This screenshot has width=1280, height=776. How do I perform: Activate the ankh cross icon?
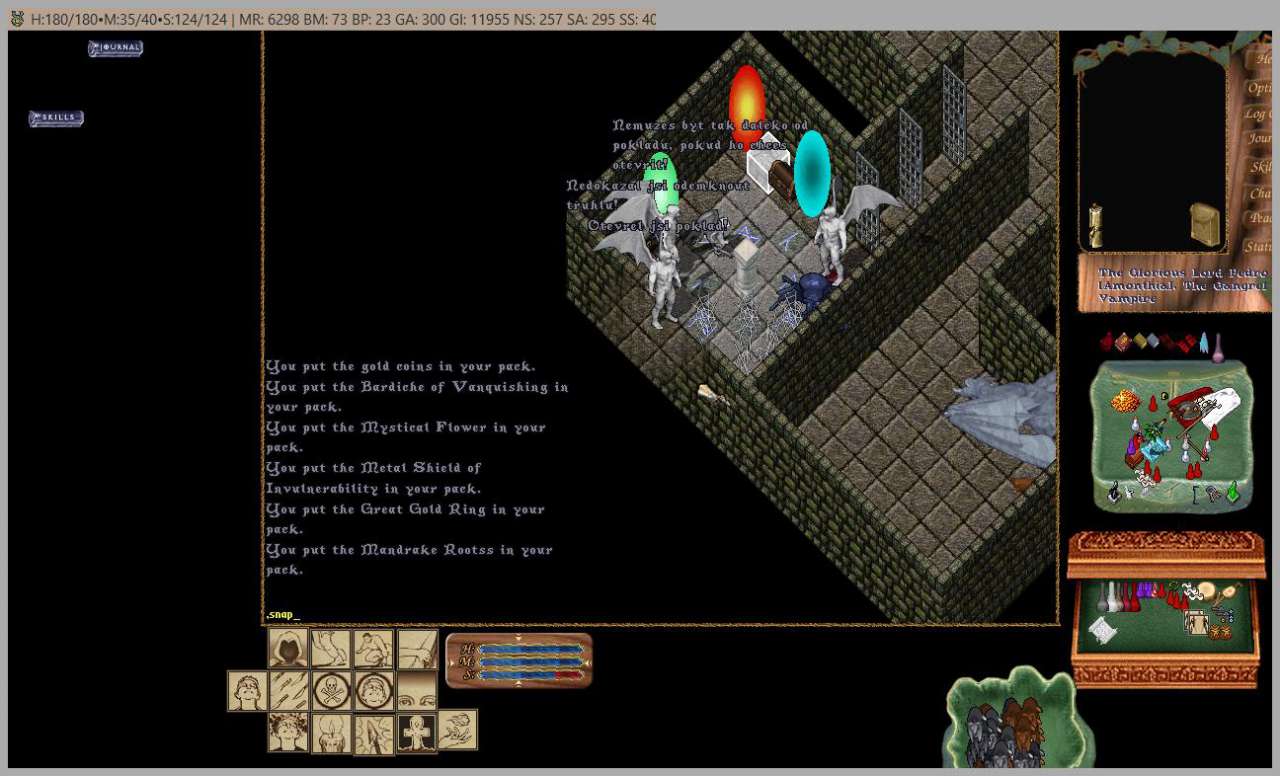[x=417, y=732]
